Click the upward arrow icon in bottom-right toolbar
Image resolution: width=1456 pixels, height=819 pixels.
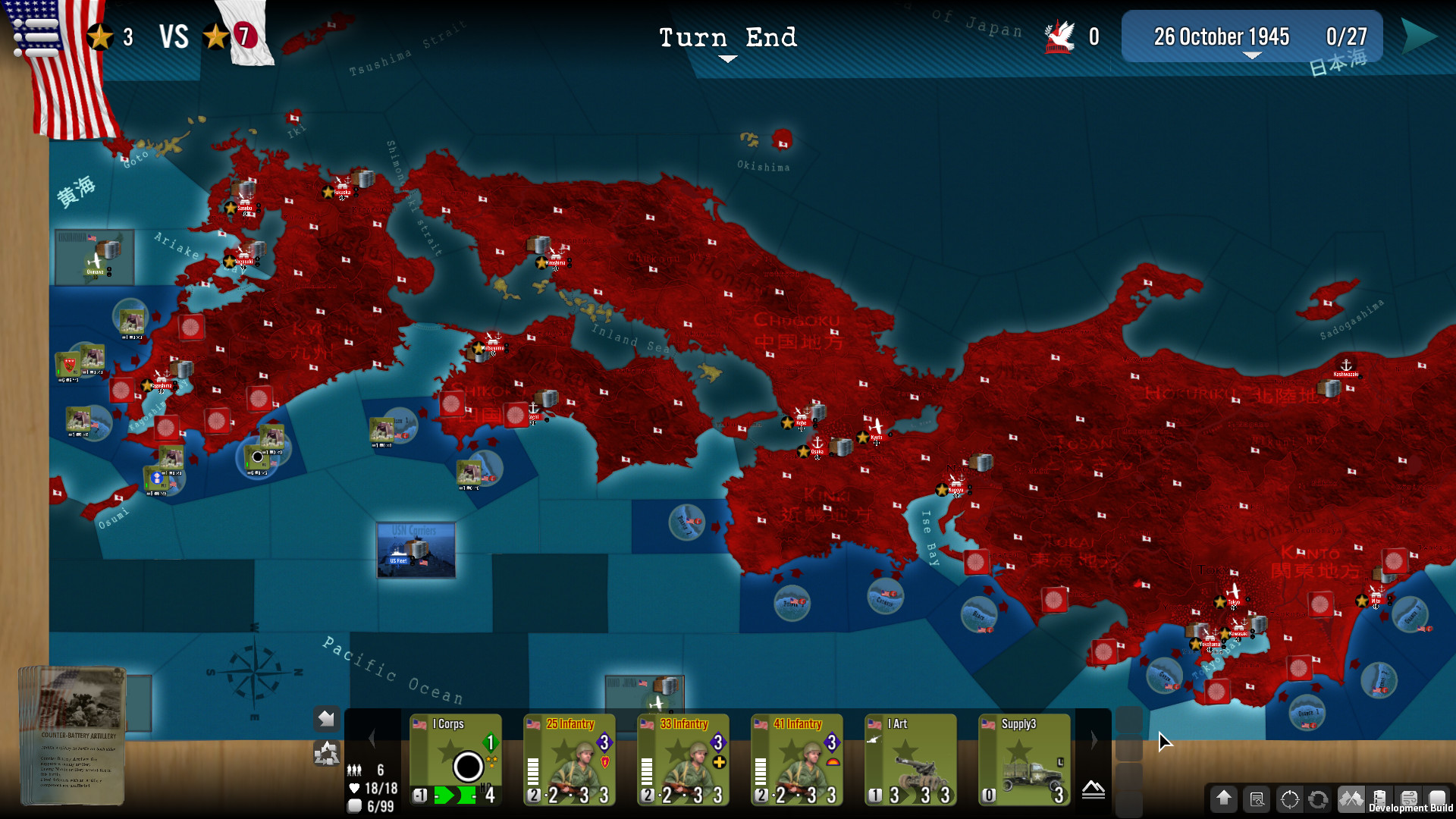point(1223,799)
